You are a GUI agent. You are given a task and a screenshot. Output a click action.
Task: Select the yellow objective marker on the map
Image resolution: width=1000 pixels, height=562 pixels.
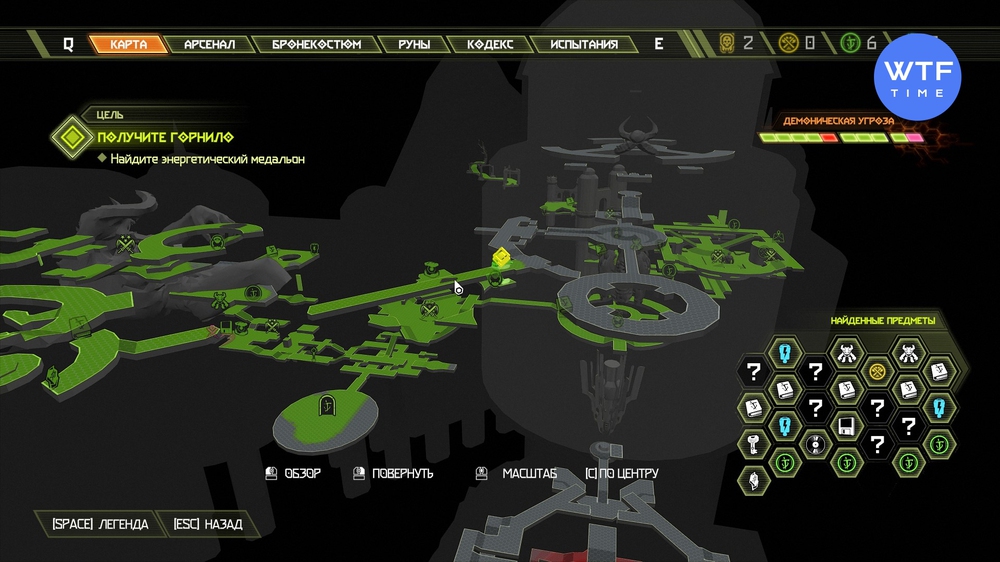pyautogui.click(x=501, y=259)
